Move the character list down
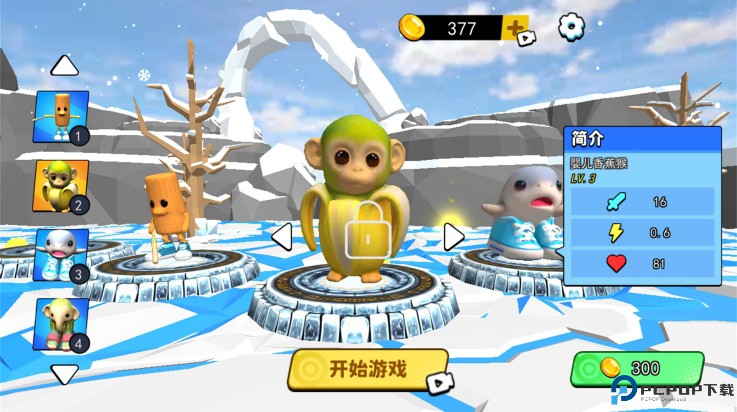This screenshot has width=737, height=412. [65, 375]
